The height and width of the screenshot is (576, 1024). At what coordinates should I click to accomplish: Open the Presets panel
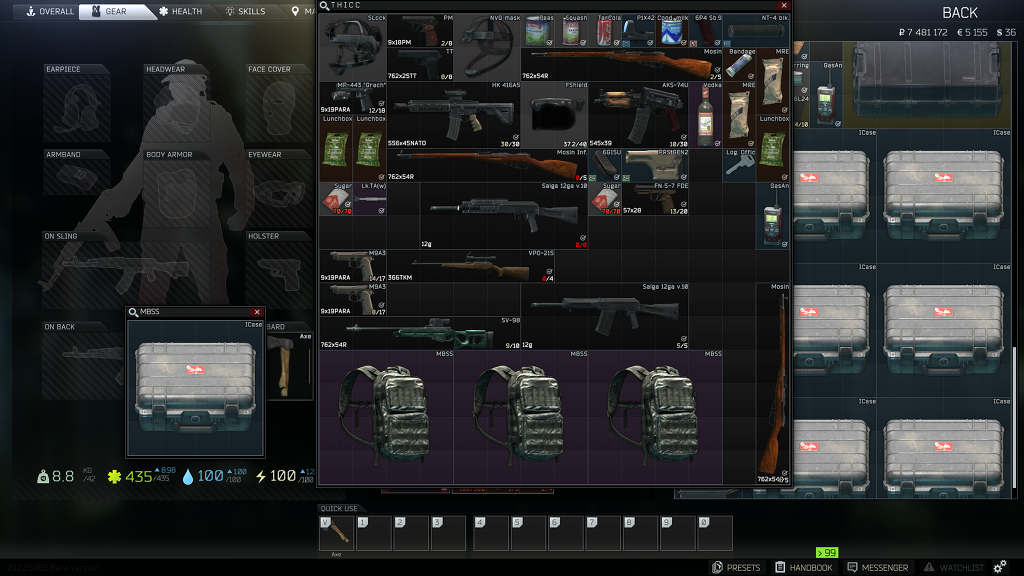tap(736, 567)
